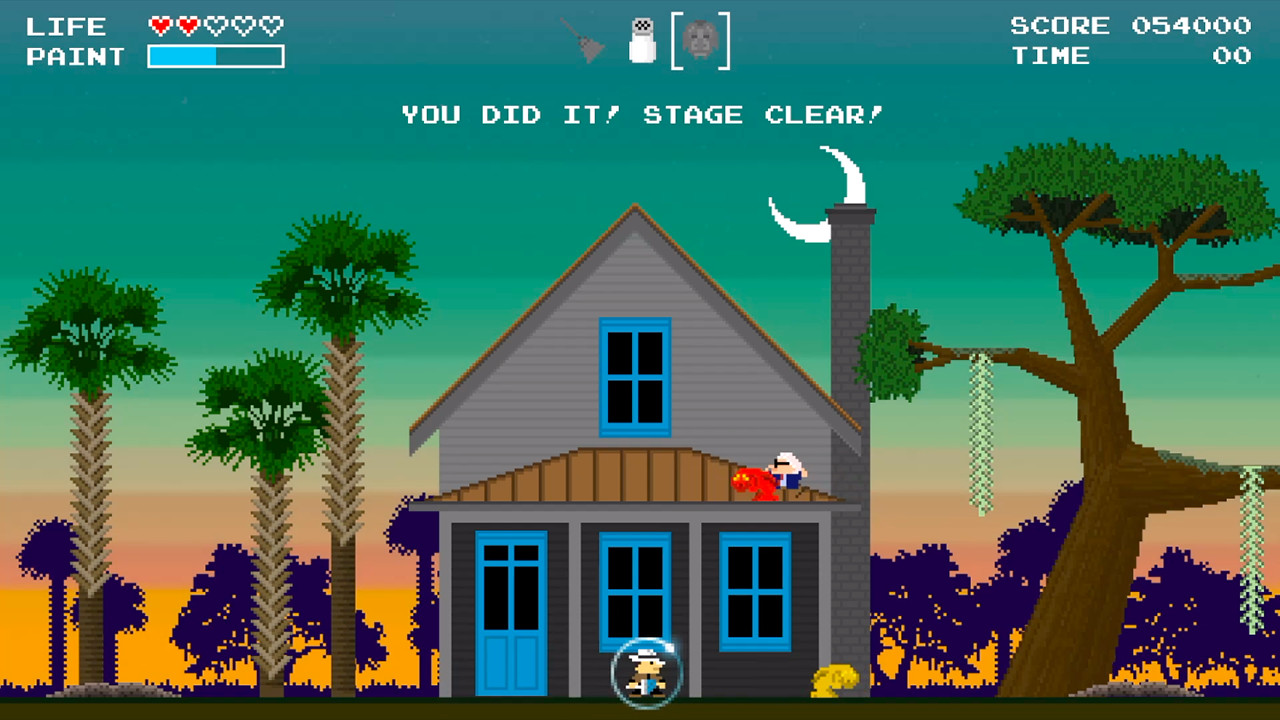Click the PAINT meter progress bar

(216, 57)
